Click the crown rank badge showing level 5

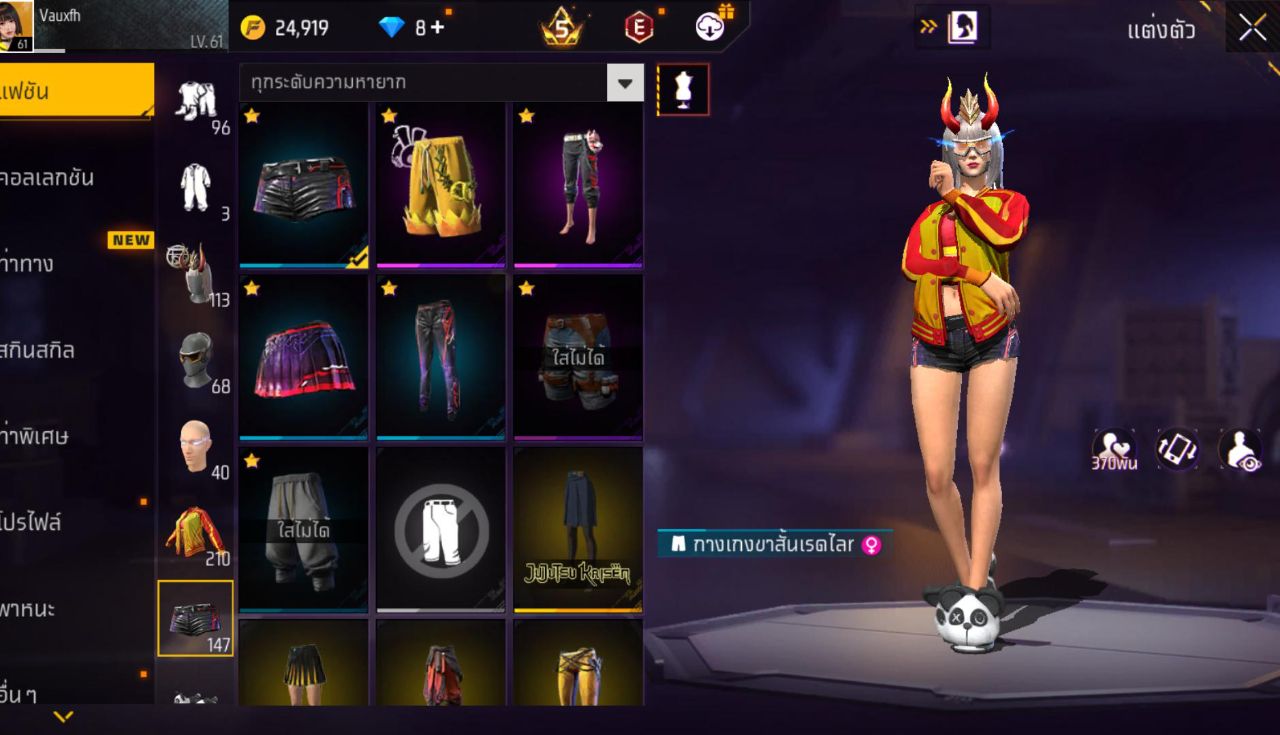[560, 27]
